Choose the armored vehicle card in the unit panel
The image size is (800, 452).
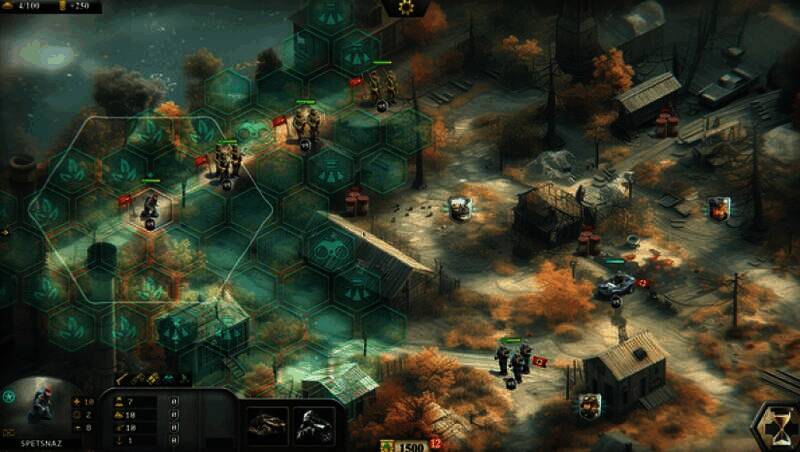click(266, 424)
